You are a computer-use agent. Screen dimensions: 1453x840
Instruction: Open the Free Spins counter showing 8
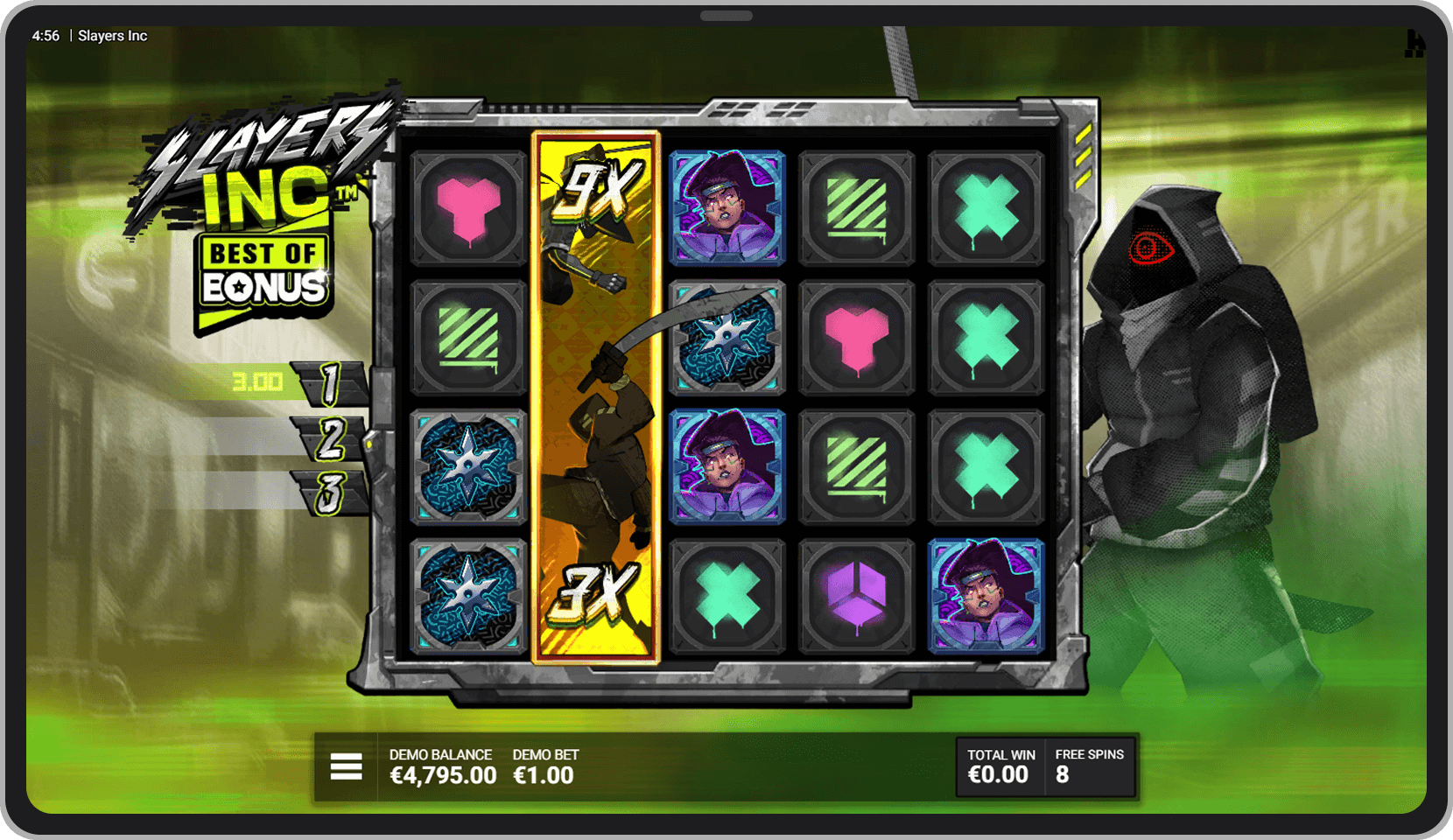(1089, 767)
